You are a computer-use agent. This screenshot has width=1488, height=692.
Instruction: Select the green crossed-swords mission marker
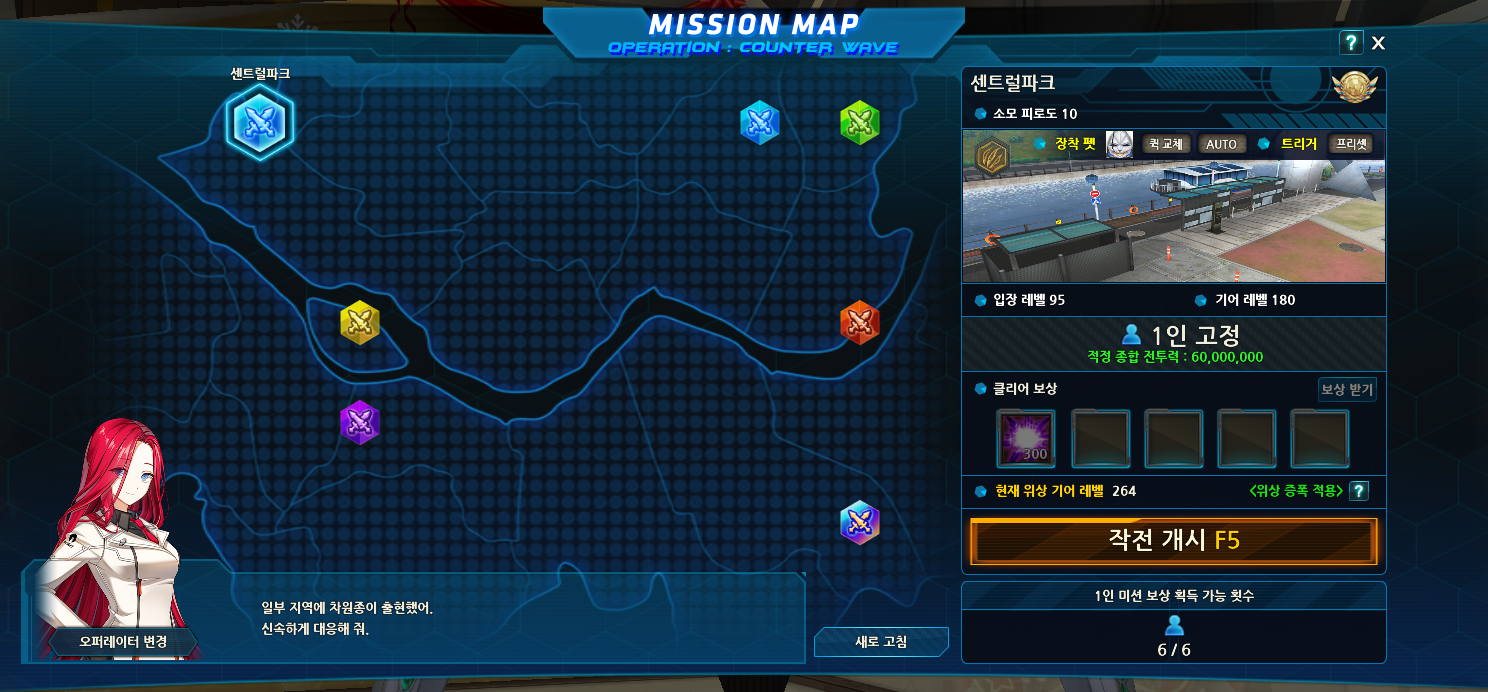[859, 122]
